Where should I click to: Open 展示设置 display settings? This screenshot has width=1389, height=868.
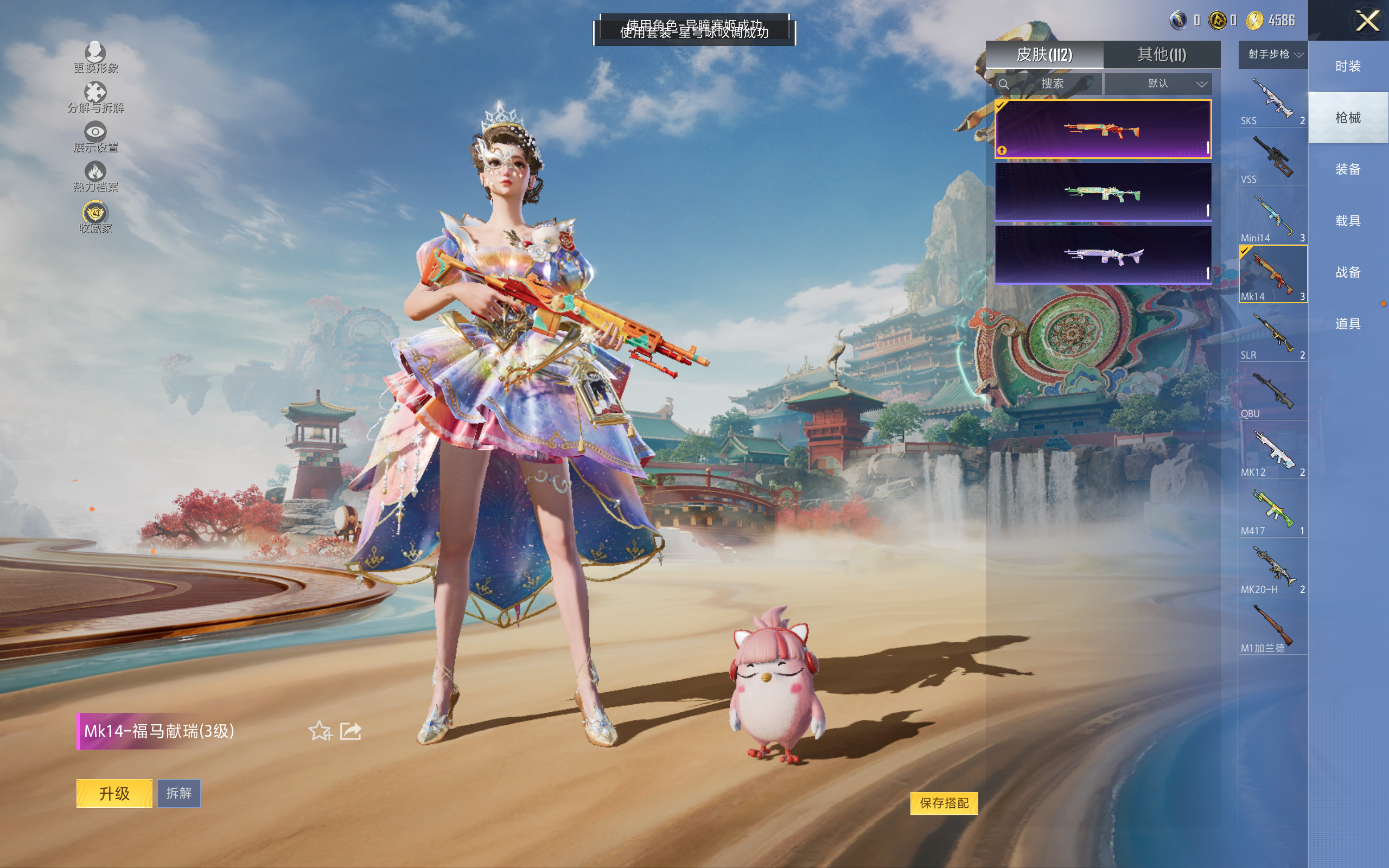tap(95, 137)
